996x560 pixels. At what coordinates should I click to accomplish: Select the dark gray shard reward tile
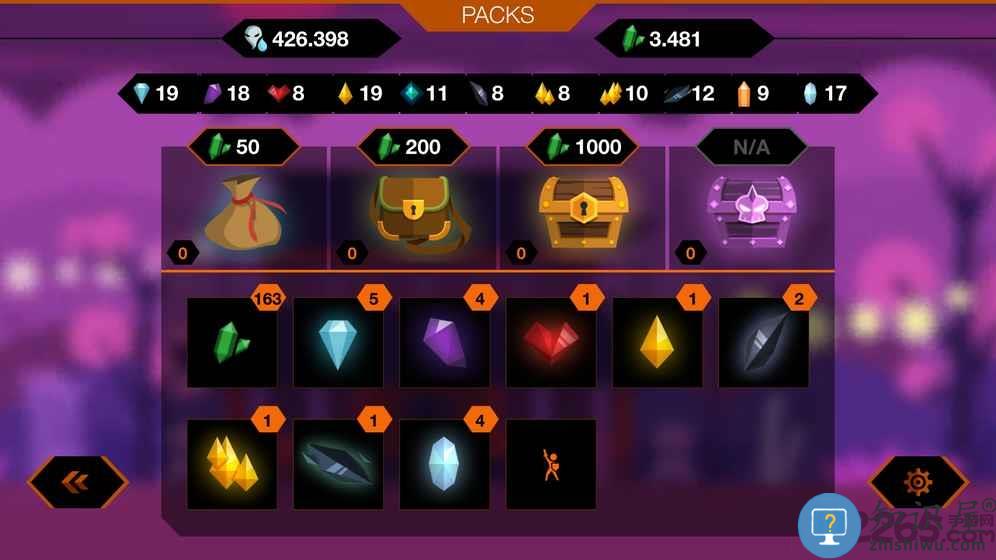pos(763,343)
